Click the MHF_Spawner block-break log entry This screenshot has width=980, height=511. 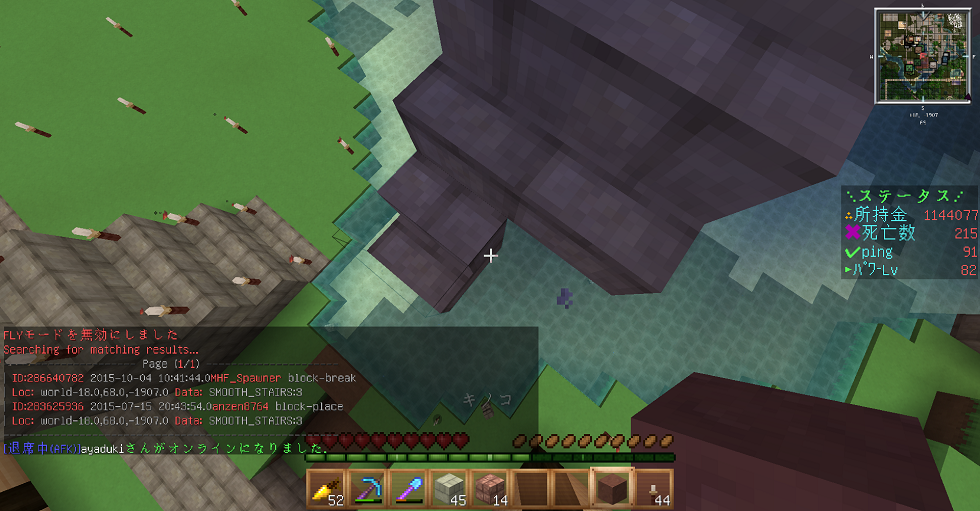(180, 379)
